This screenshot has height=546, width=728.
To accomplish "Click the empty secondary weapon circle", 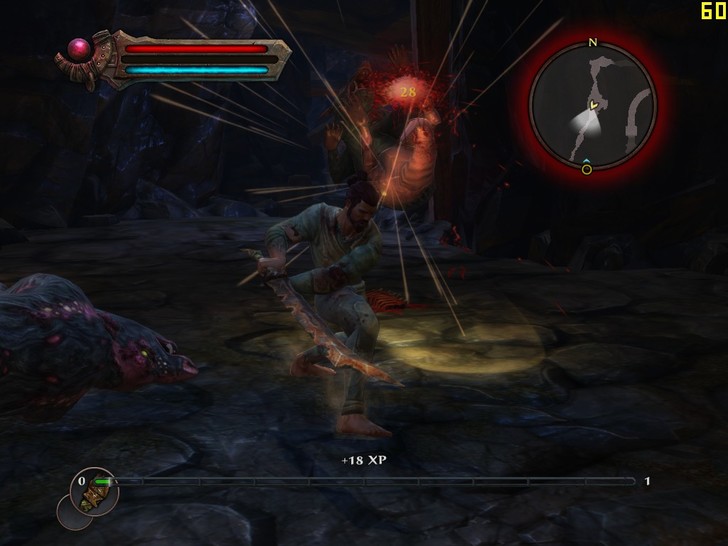I will coord(71,513).
